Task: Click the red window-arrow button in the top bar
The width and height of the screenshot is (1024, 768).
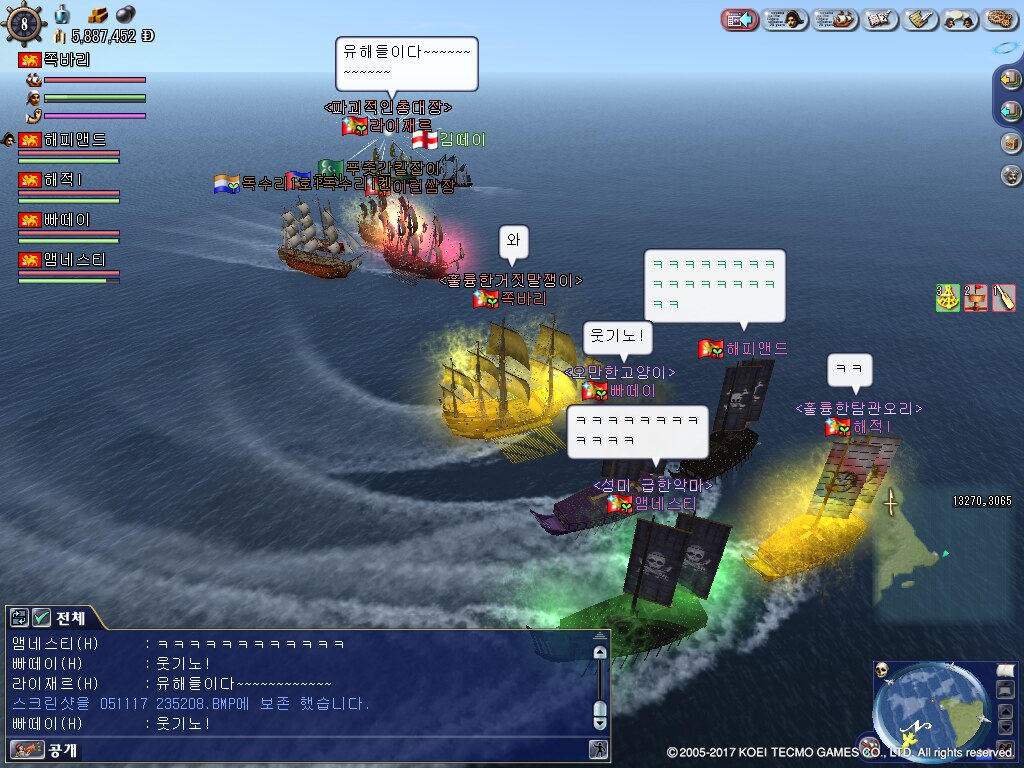Action: [741, 19]
